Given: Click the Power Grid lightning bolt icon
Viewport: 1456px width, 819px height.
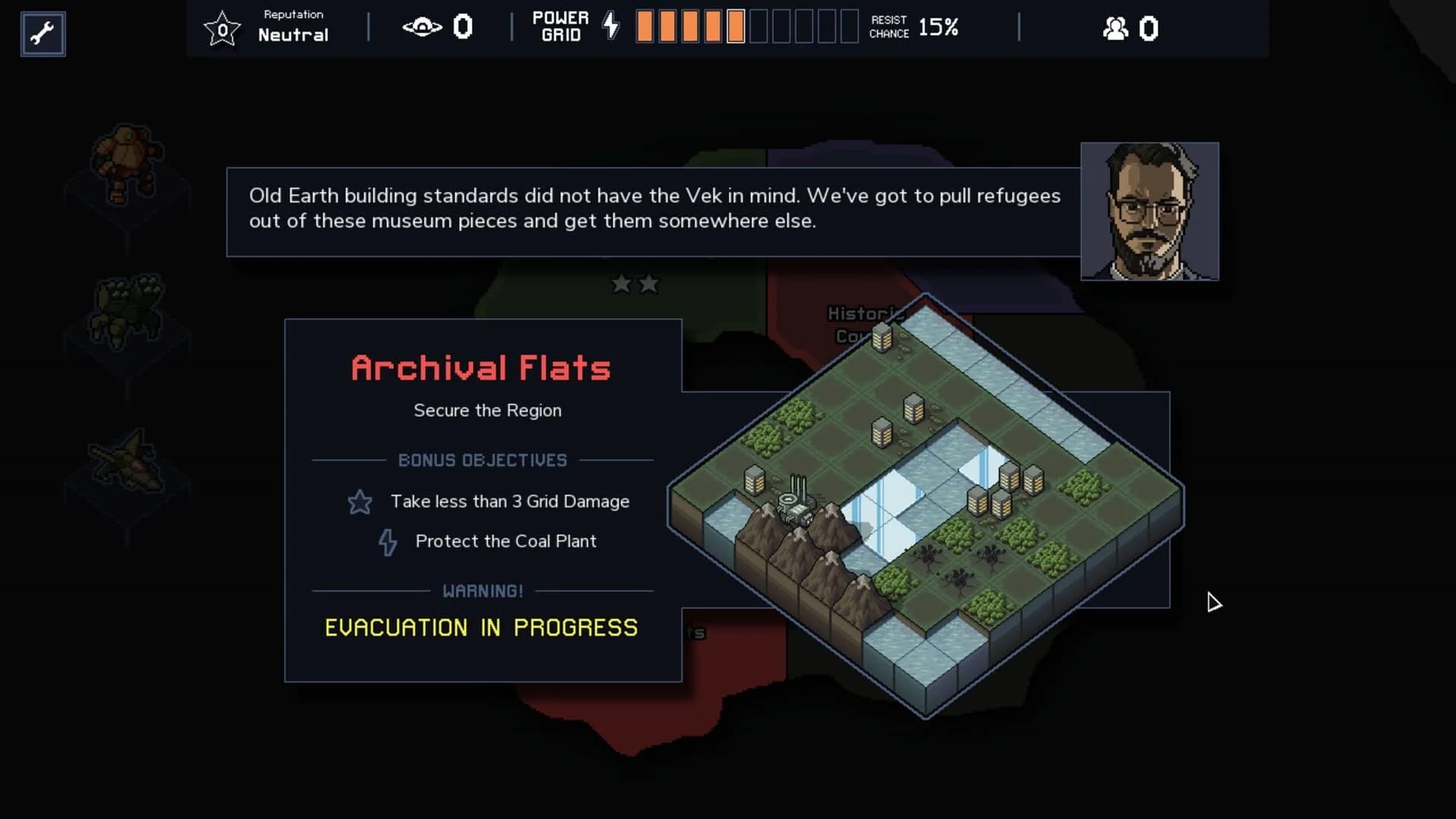Looking at the screenshot, I should click(x=611, y=25).
